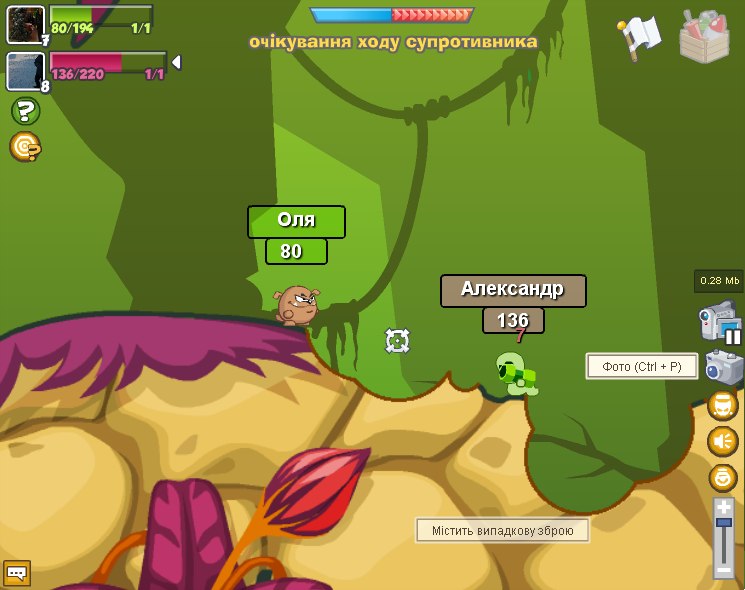Image resolution: width=745 pixels, height=590 pixels.
Task: Take a photo with the camera icon
Action: pyautogui.click(x=723, y=367)
